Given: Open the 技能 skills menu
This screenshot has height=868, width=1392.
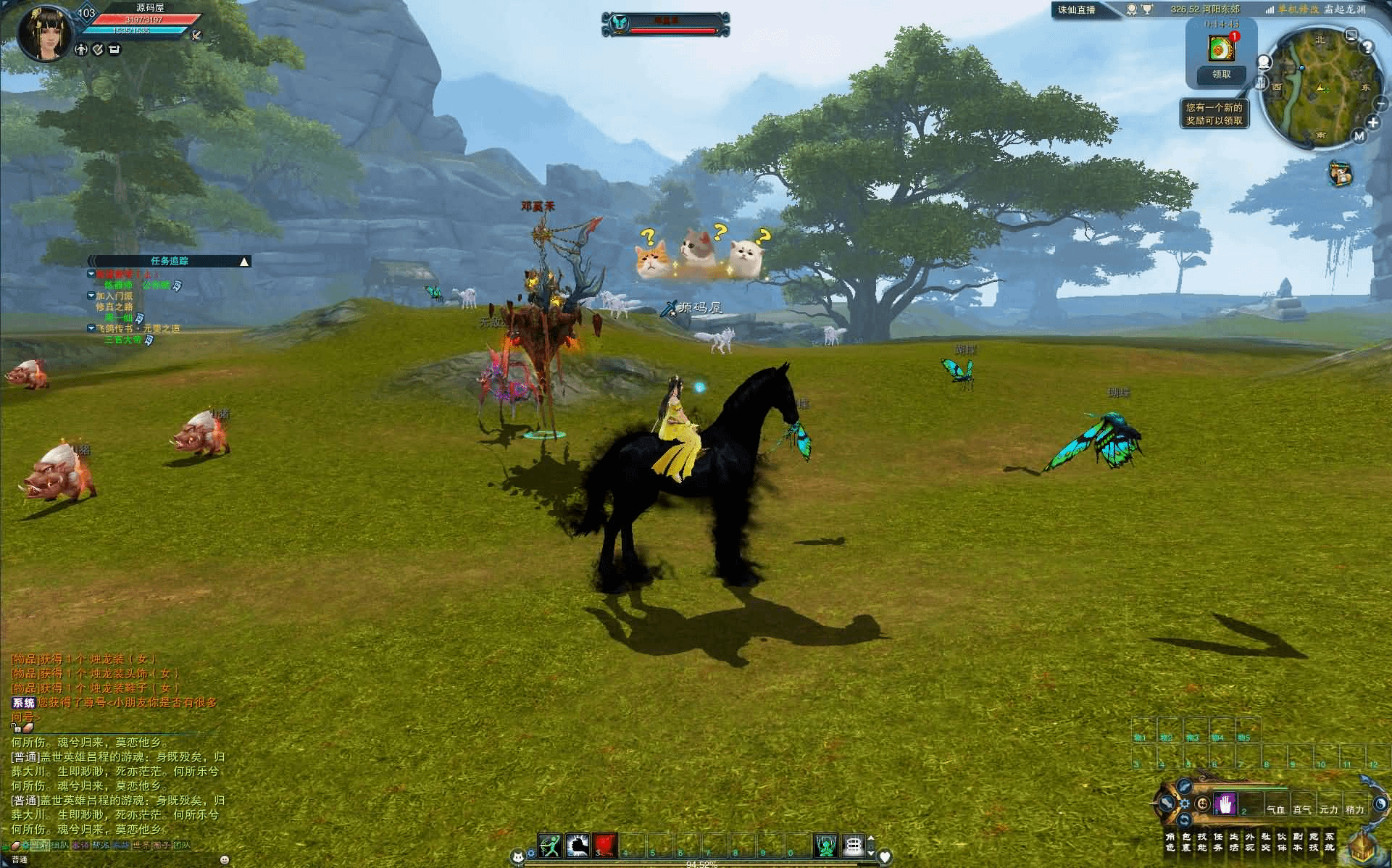Looking at the screenshot, I should coord(1201,842).
